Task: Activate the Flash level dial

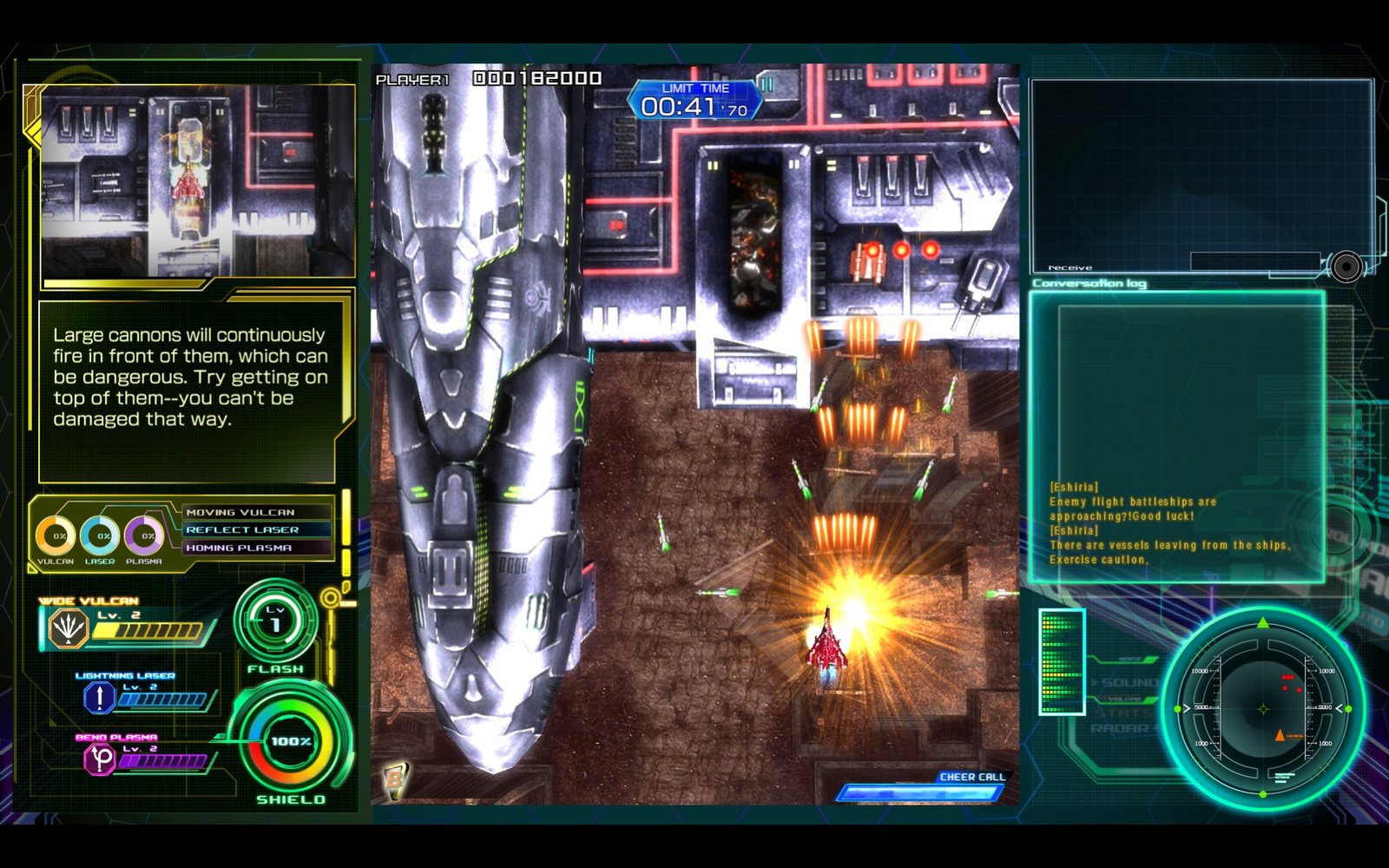Action: coord(275,622)
